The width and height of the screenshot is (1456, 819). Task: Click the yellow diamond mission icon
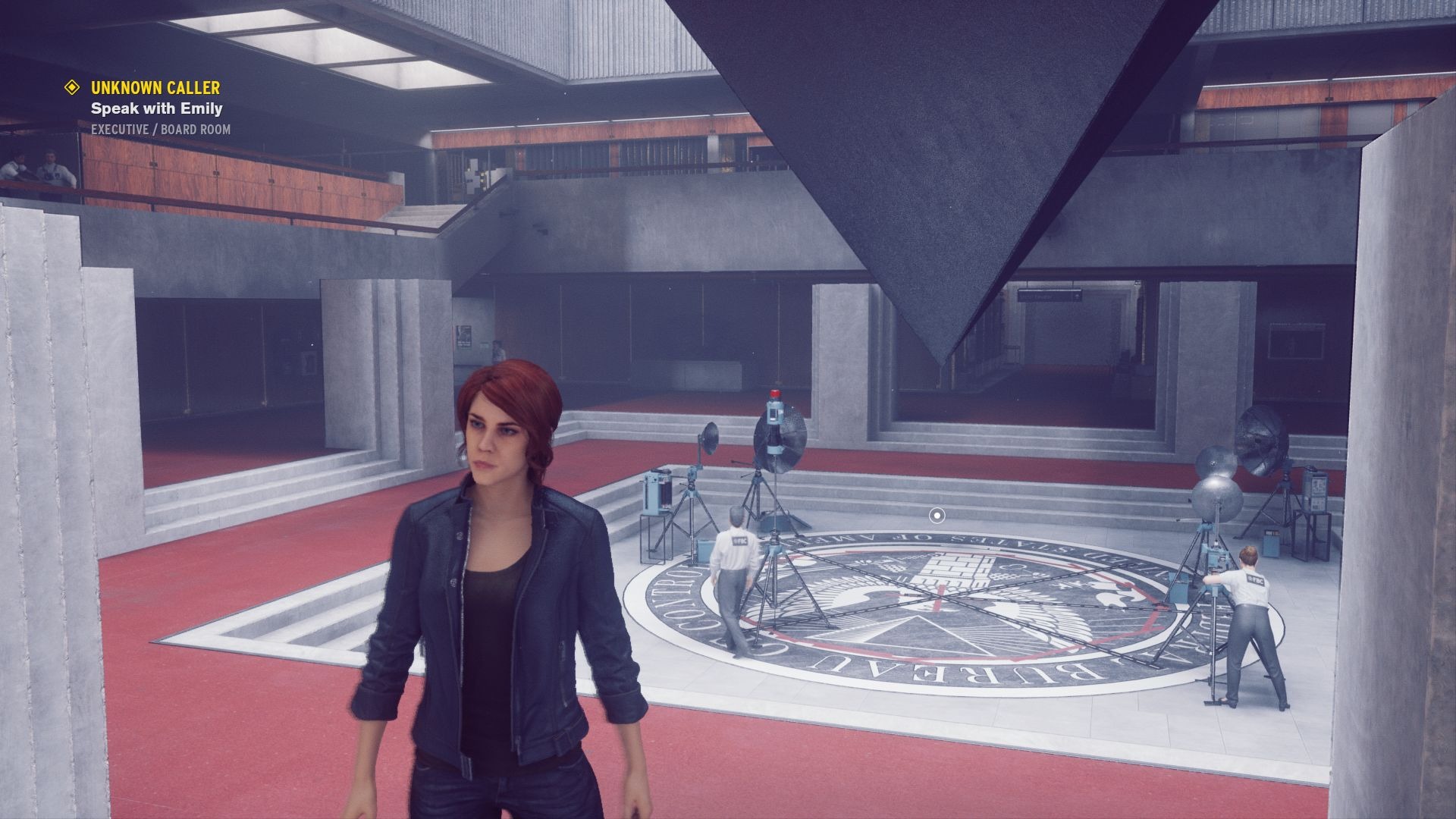[72, 87]
